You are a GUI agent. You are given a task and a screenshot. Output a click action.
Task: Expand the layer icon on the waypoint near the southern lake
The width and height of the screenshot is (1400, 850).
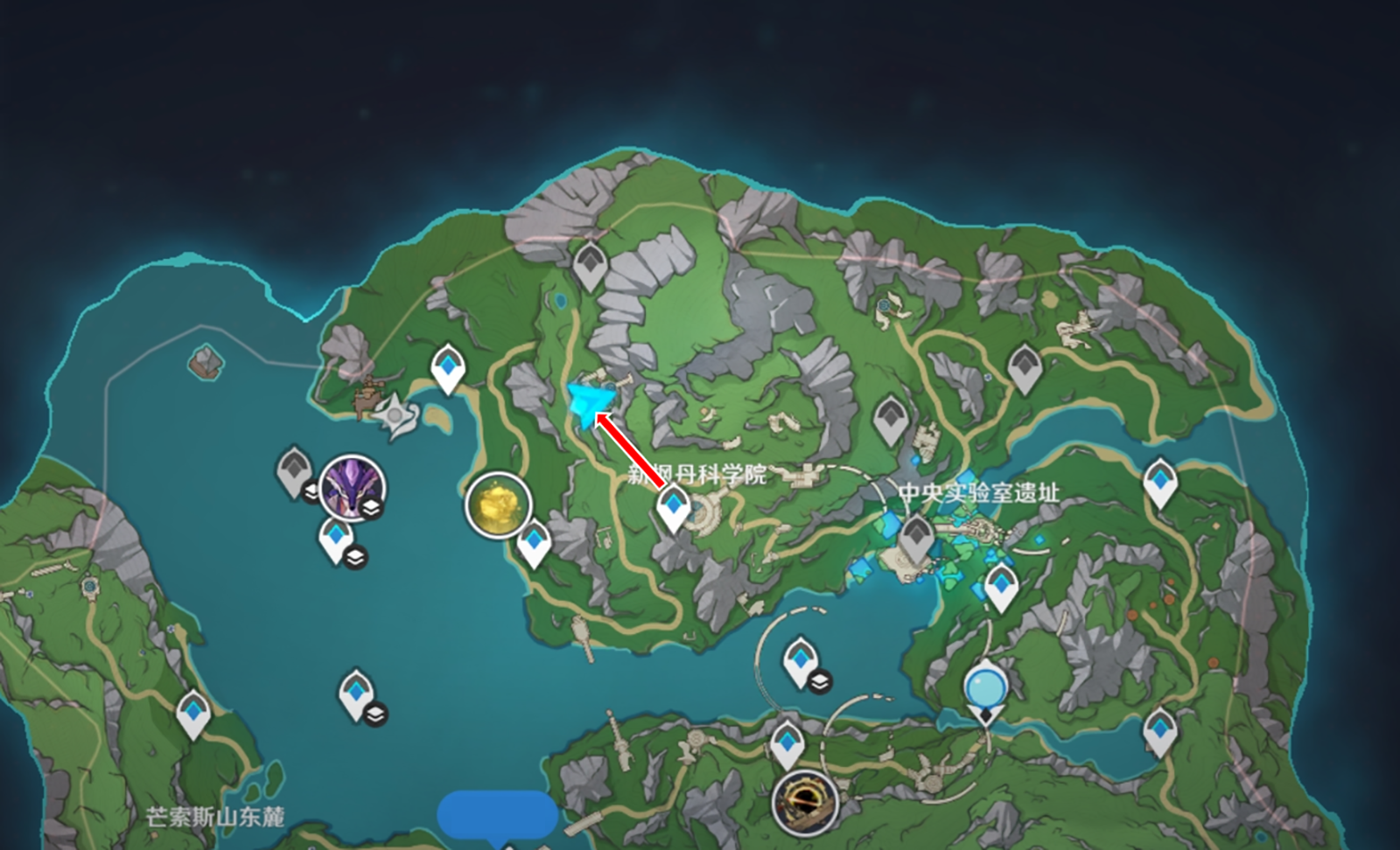pyautogui.click(x=374, y=712)
